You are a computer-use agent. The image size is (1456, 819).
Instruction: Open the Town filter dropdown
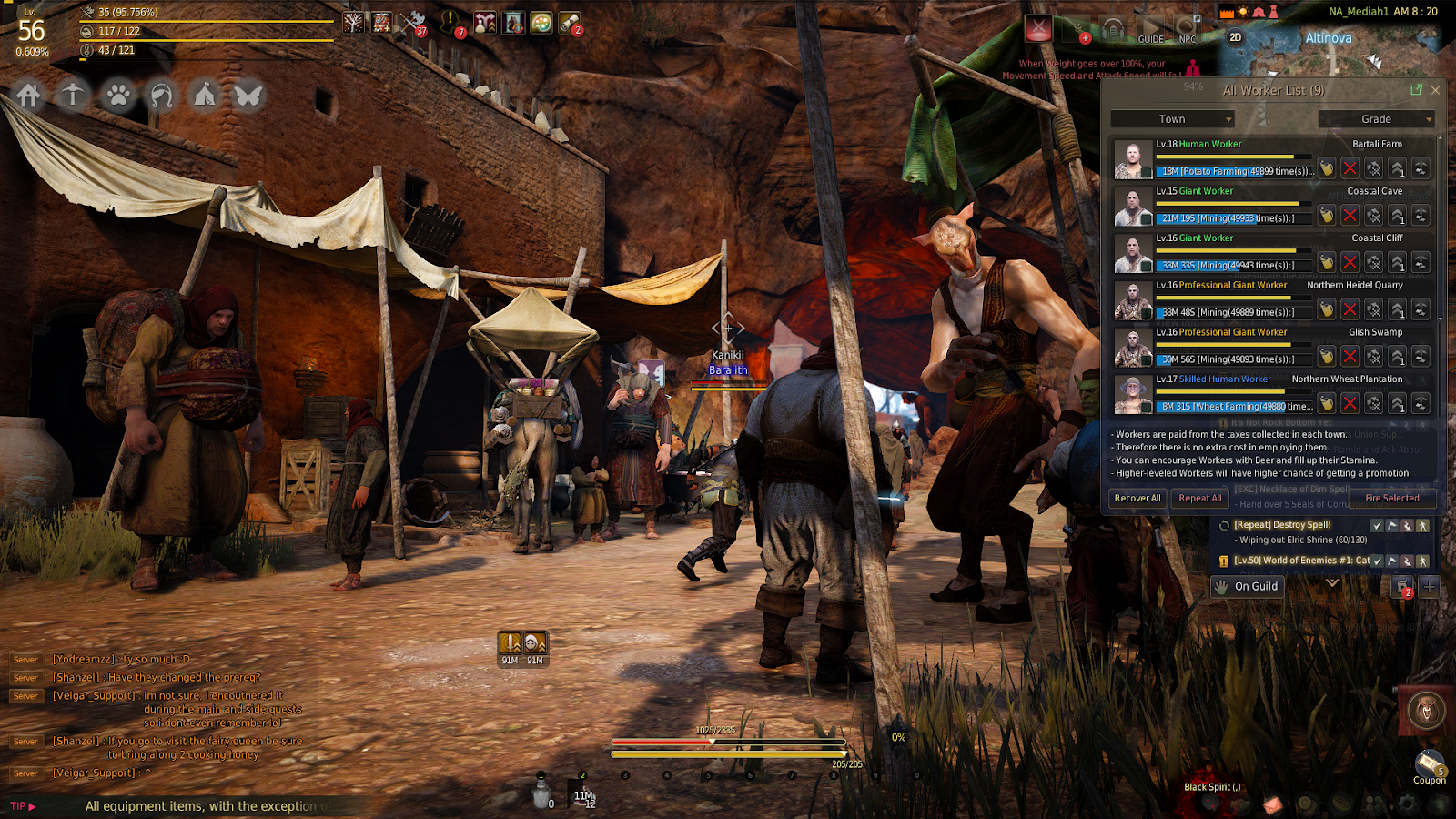(x=1172, y=119)
